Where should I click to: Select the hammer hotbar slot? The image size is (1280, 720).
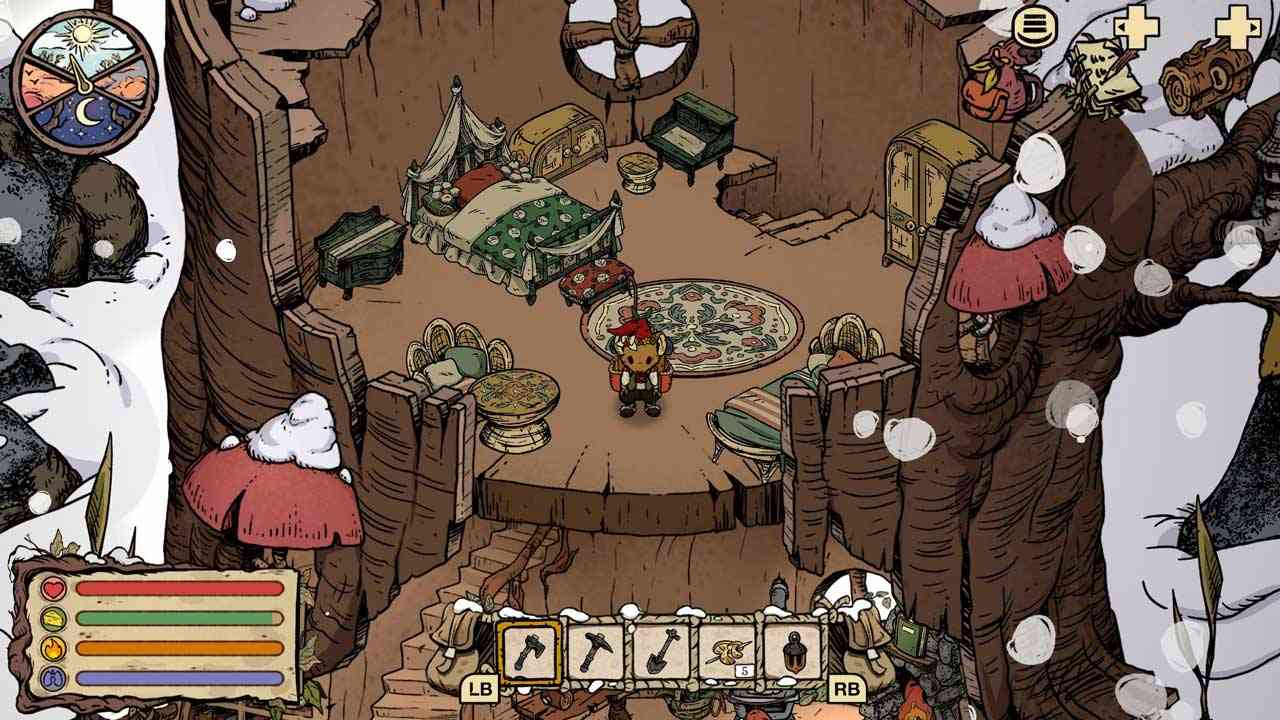[596, 651]
